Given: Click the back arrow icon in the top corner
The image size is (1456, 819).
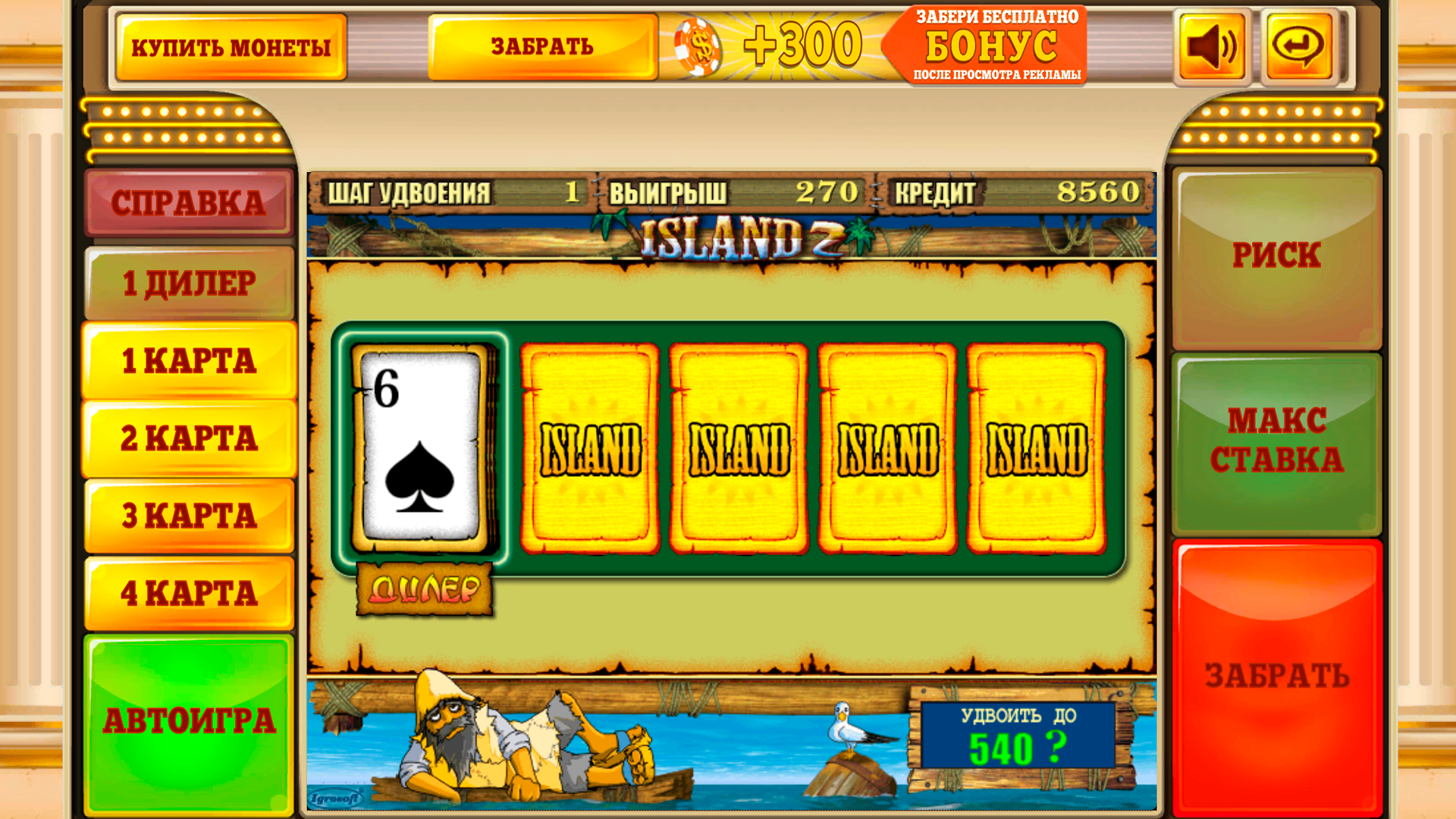Looking at the screenshot, I should coord(1298,47).
